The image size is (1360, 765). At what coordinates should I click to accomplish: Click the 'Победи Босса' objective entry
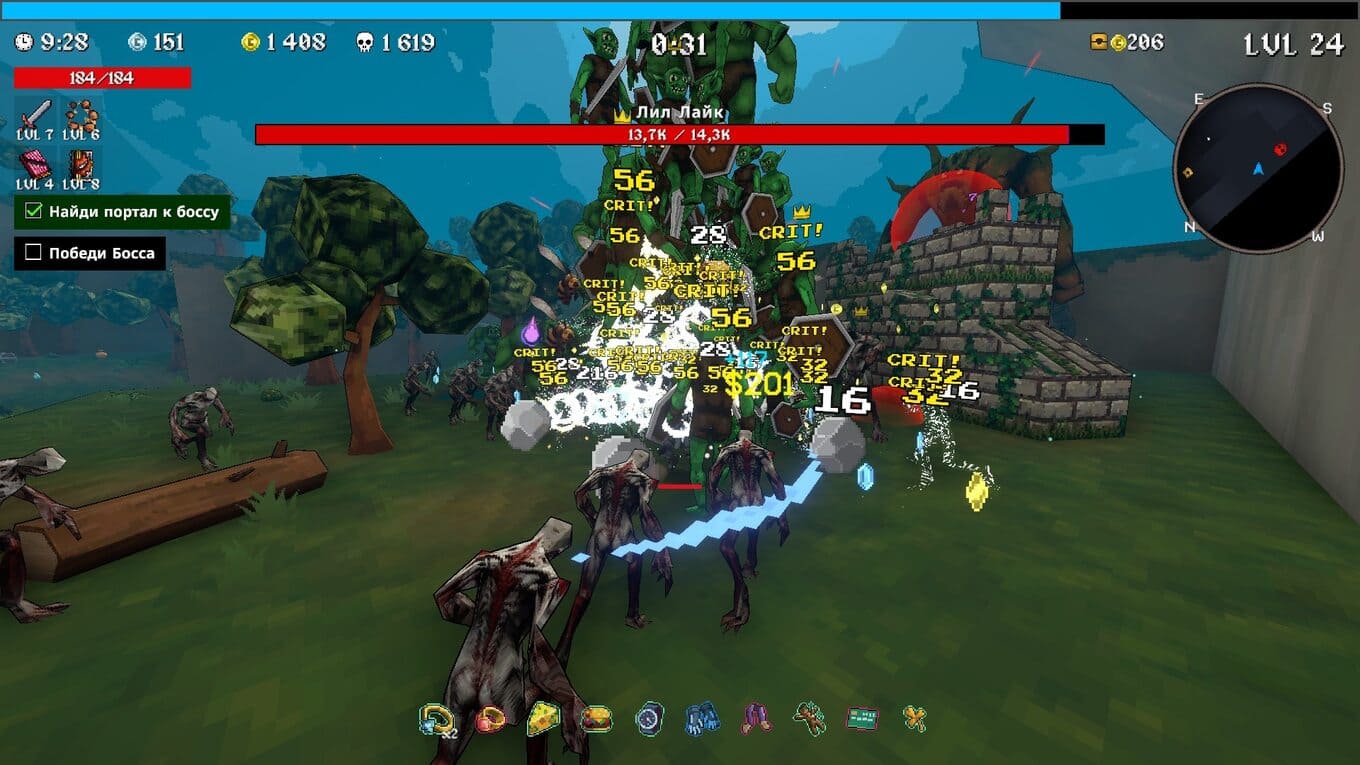[90, 252]
